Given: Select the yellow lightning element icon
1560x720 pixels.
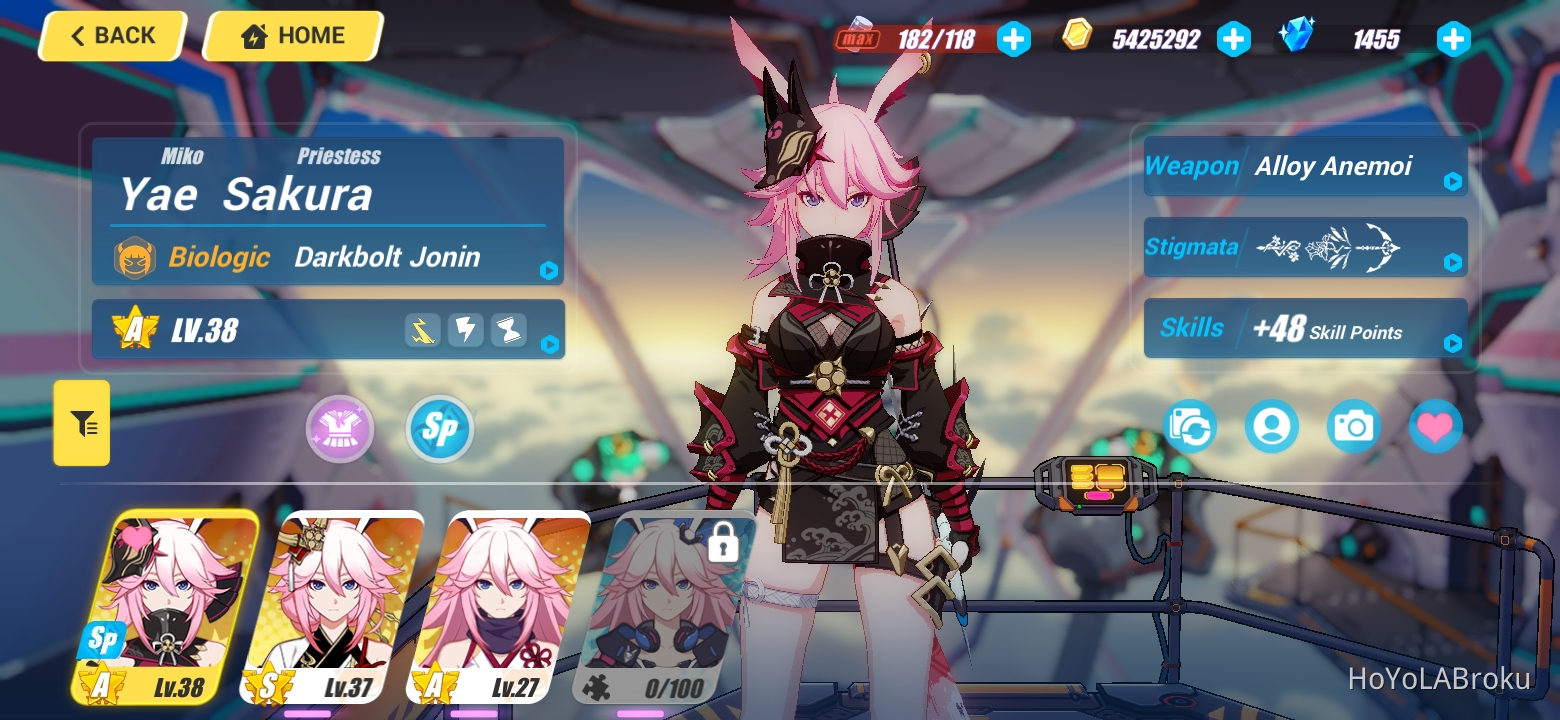Looking at the screenshot, I should pos(421,329).
